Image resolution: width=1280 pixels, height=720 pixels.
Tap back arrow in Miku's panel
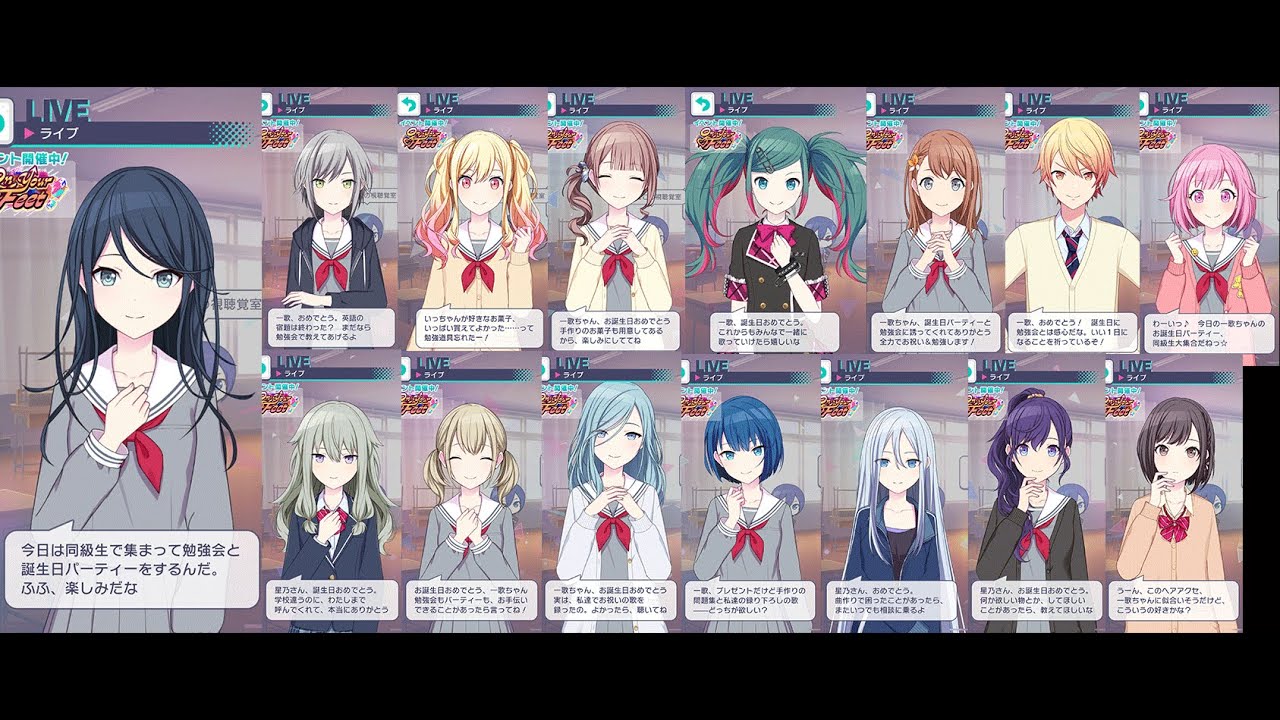[x=698, y=104]
